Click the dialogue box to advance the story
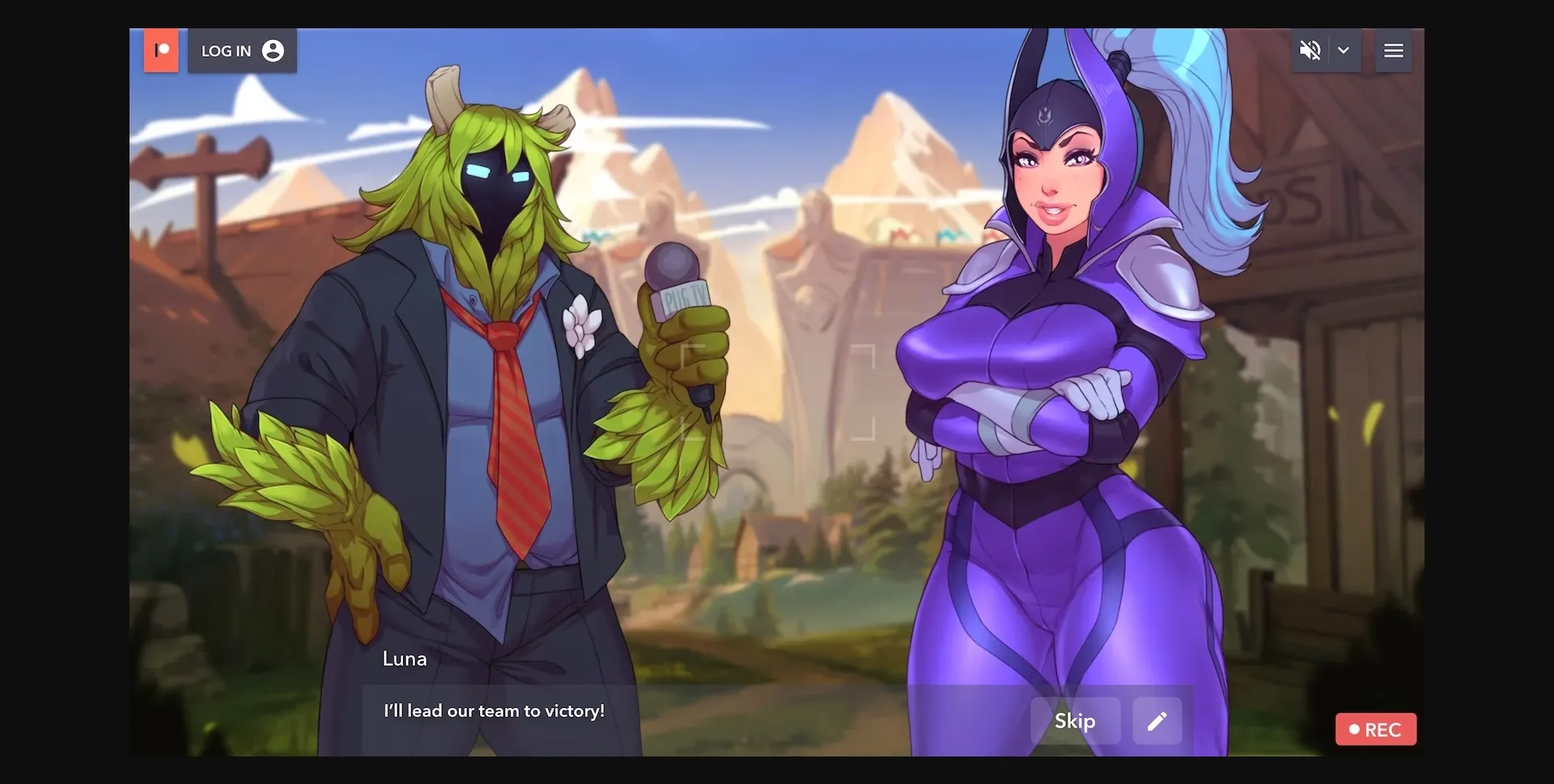The image size is (1554, 784). pos(647,711)
